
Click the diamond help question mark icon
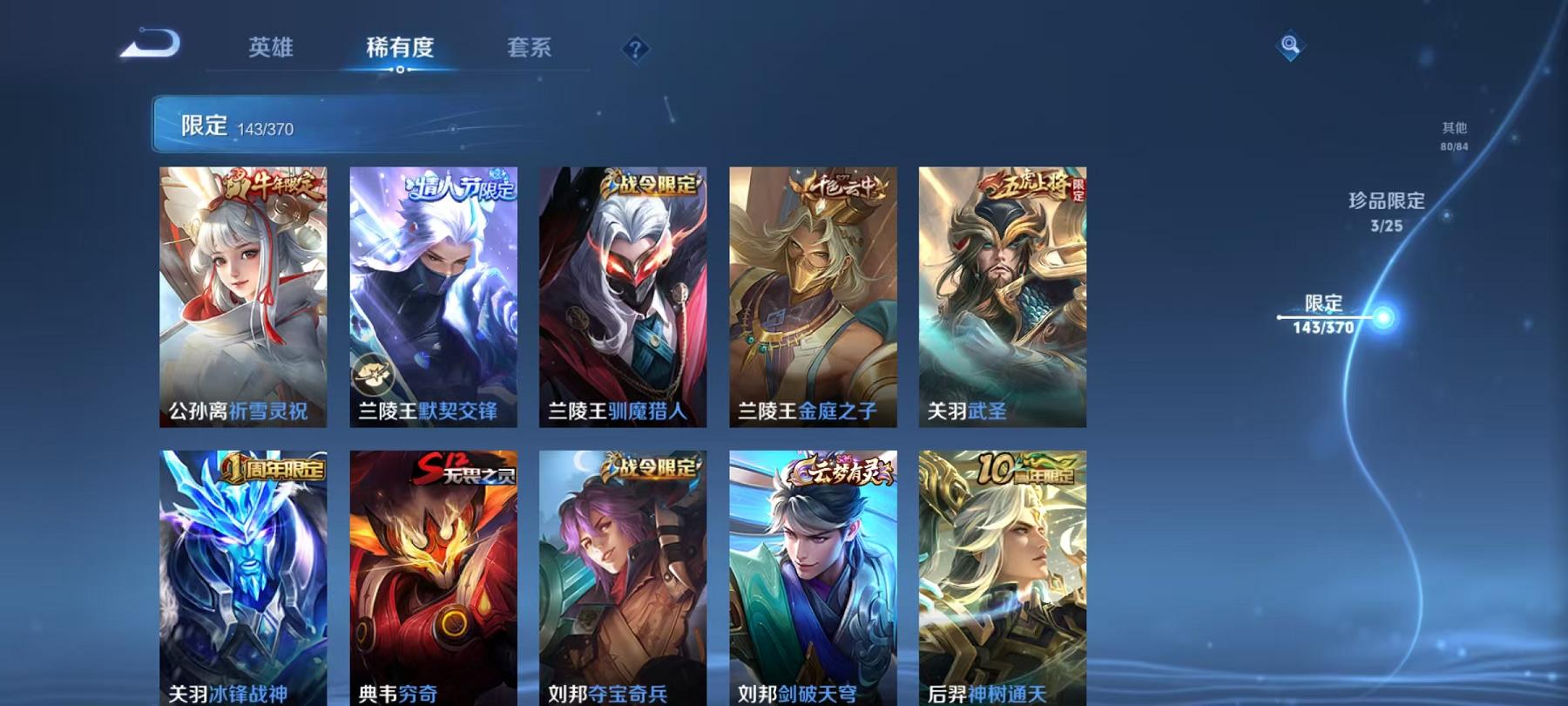tap(635, 50)
